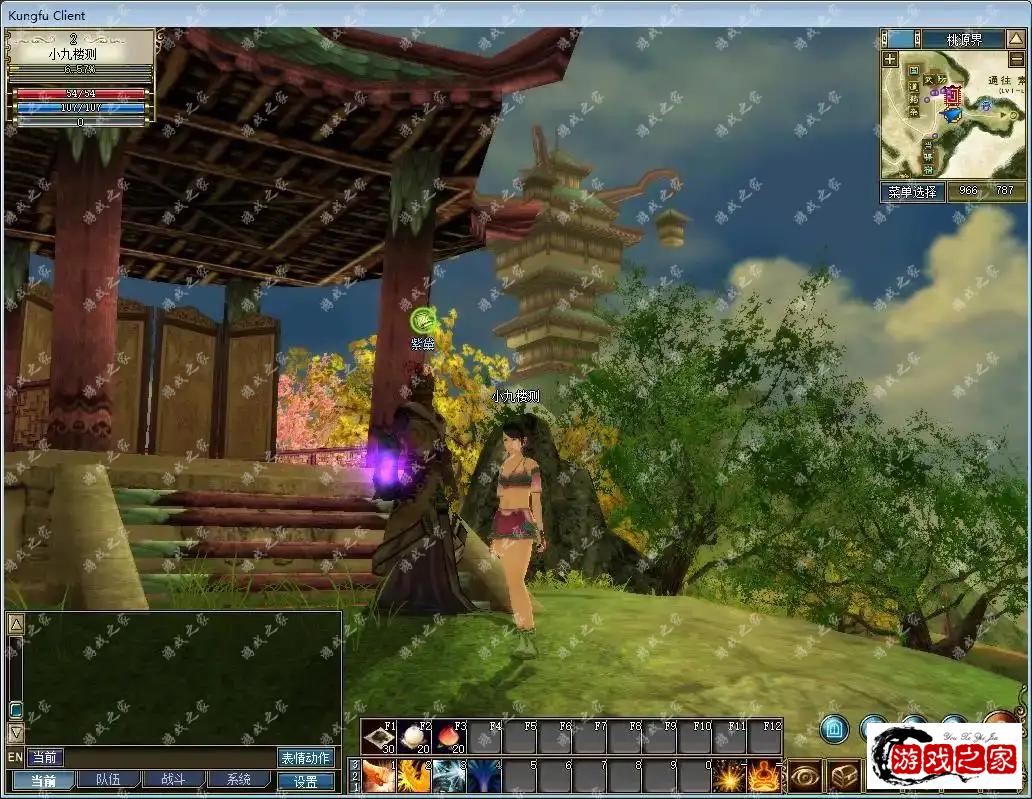Viewport: 1032px width, 799px height.
Task: Use the white bun item in F2
Action: coord(413,738)
